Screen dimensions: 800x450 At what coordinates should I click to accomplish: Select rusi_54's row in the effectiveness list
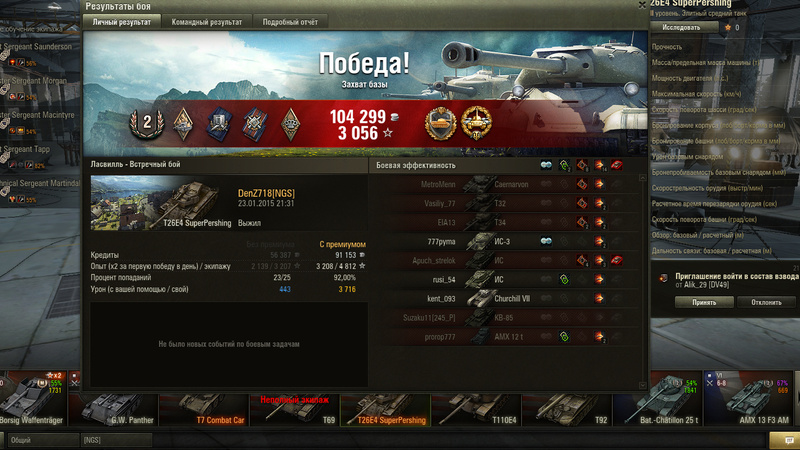[x=500, y=280]
